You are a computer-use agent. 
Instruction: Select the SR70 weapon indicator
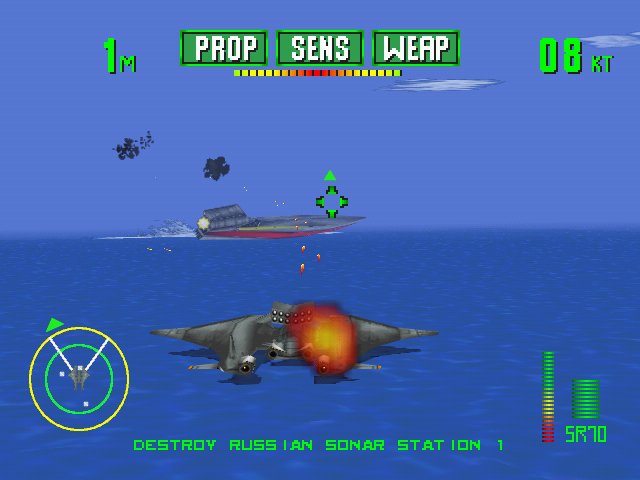[585, 434]
